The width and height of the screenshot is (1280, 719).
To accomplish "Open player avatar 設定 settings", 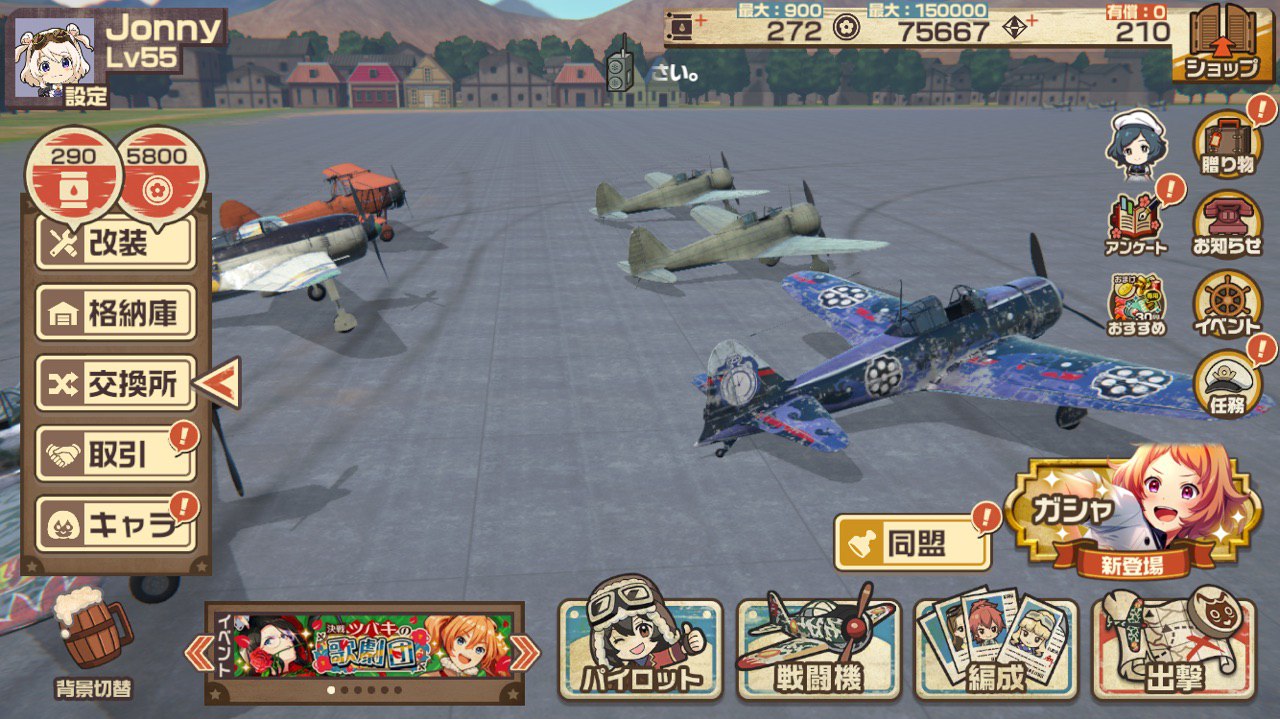I will coord(53,60).
